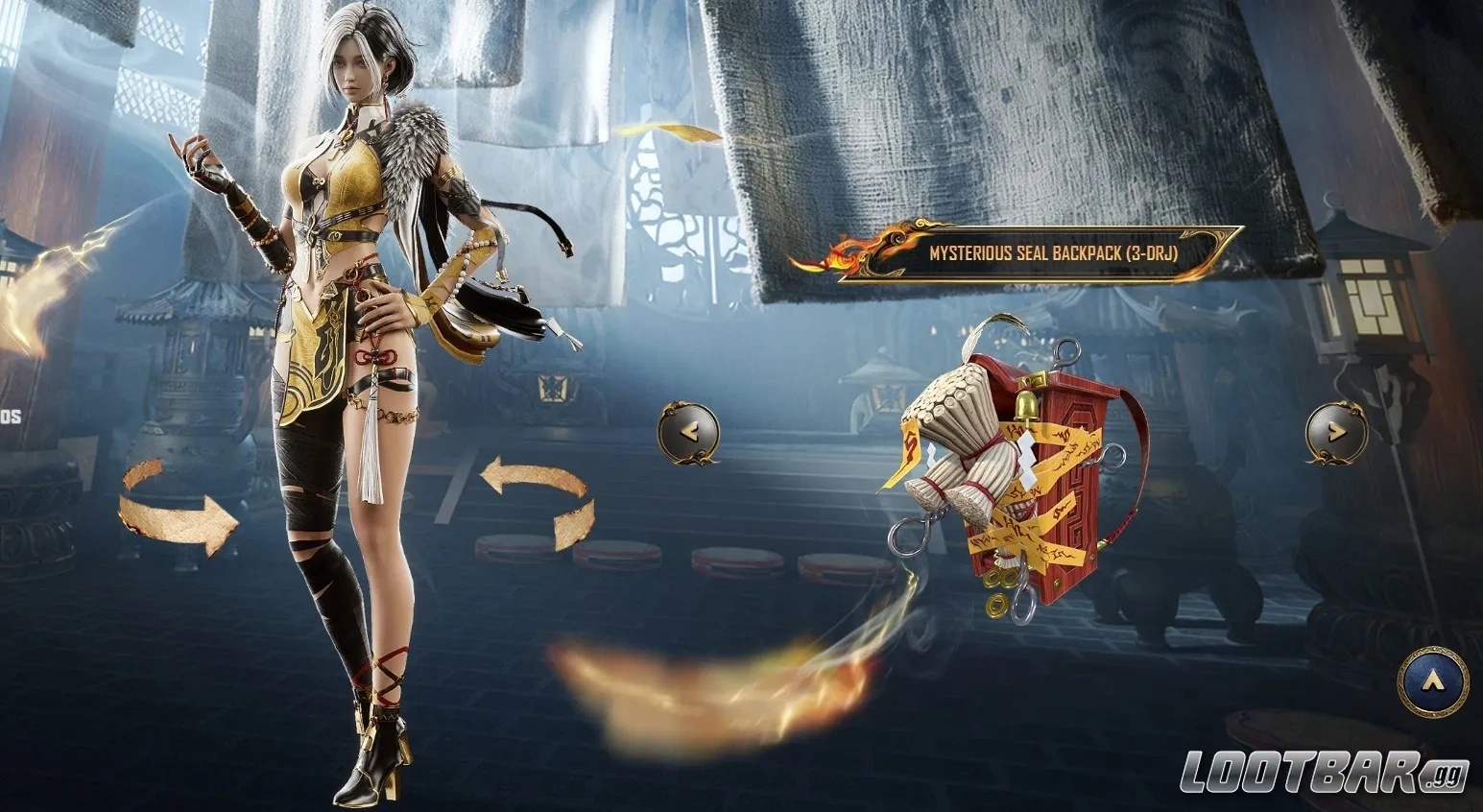The height and width of the screenshot is (812, 1483).
Task: Click the Mysterious Seal Backpack (3-DRJ) title
Action: [x=1055, y=254]
